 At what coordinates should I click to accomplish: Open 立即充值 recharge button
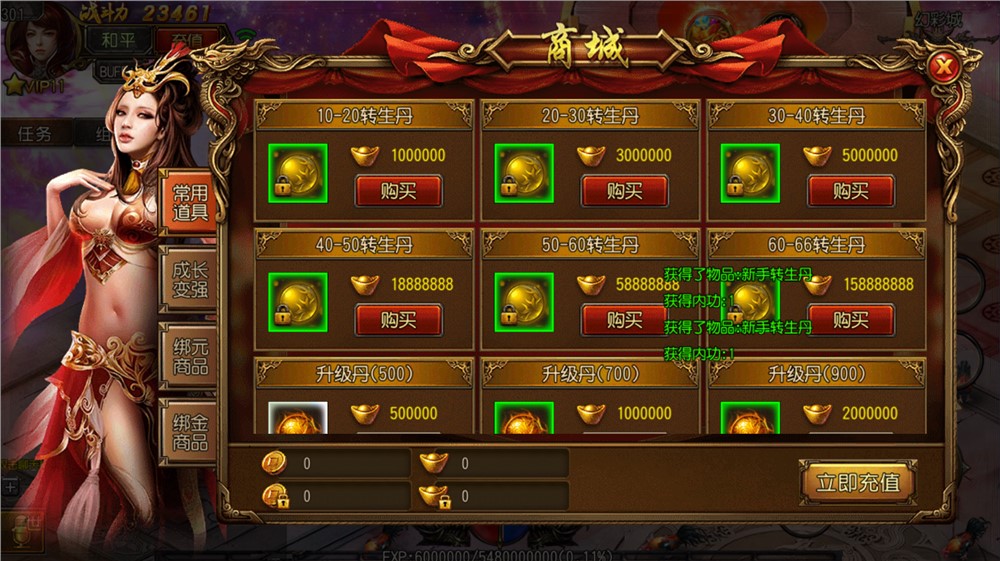point(857,482)
